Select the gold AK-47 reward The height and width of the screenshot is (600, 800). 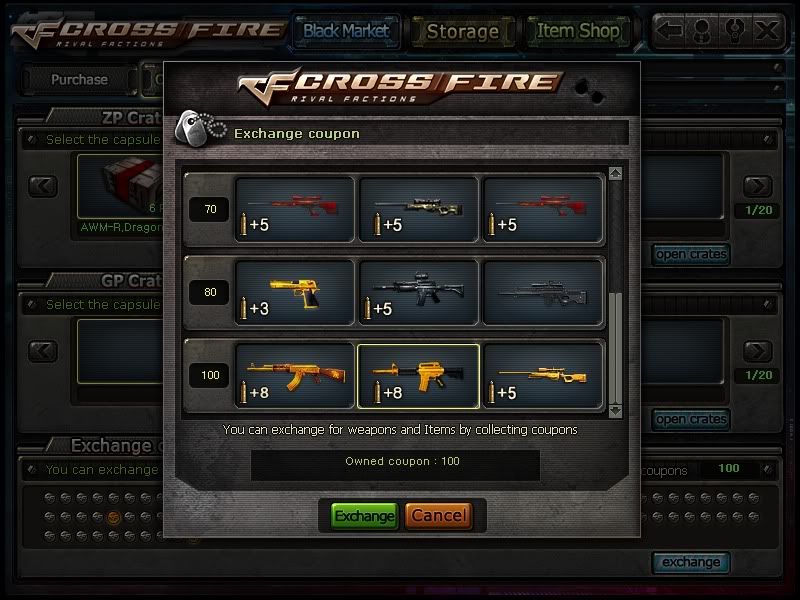(294, 376)
